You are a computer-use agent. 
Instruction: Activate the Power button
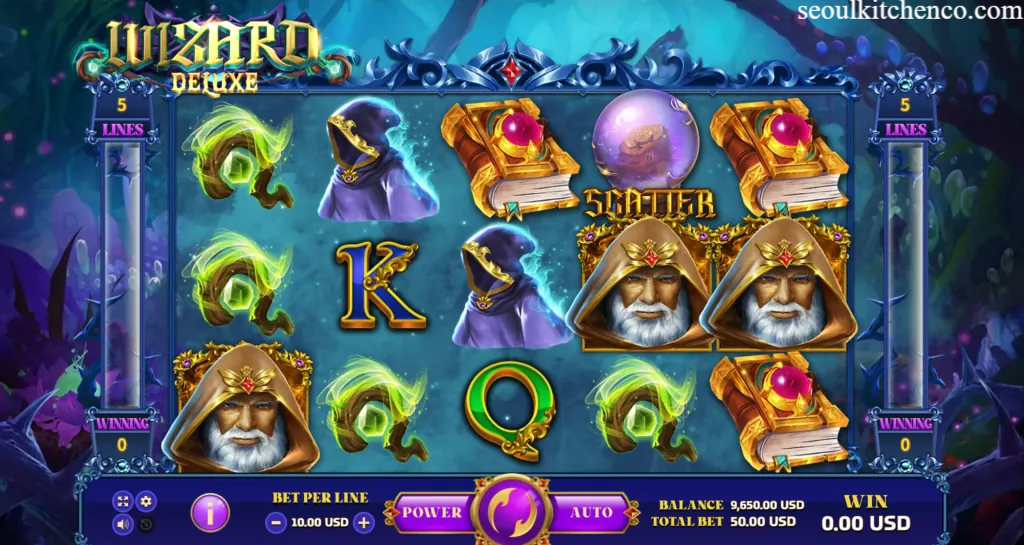(432, 513)
